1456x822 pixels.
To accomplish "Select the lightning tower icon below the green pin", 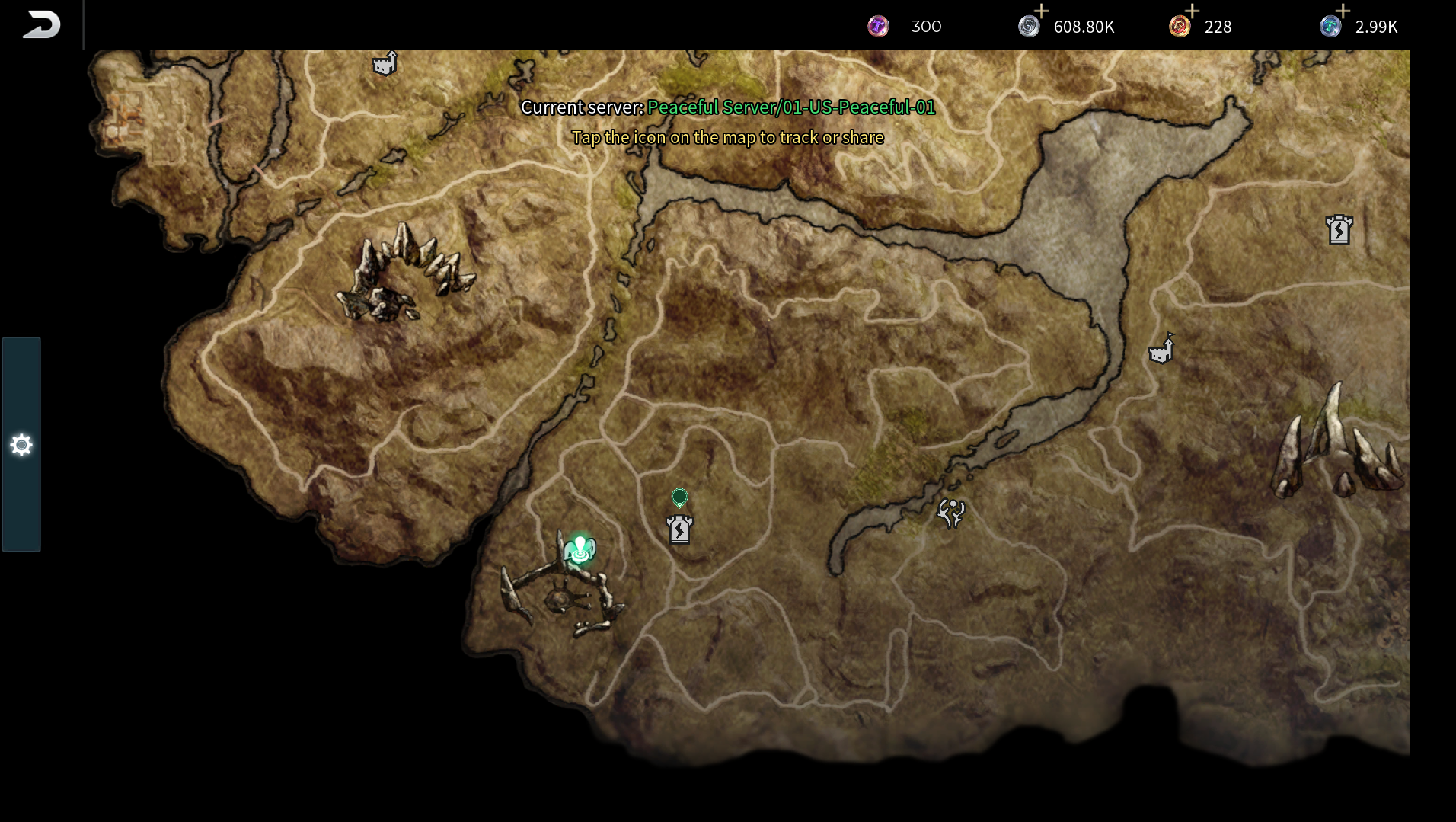I will pos(680,529).
